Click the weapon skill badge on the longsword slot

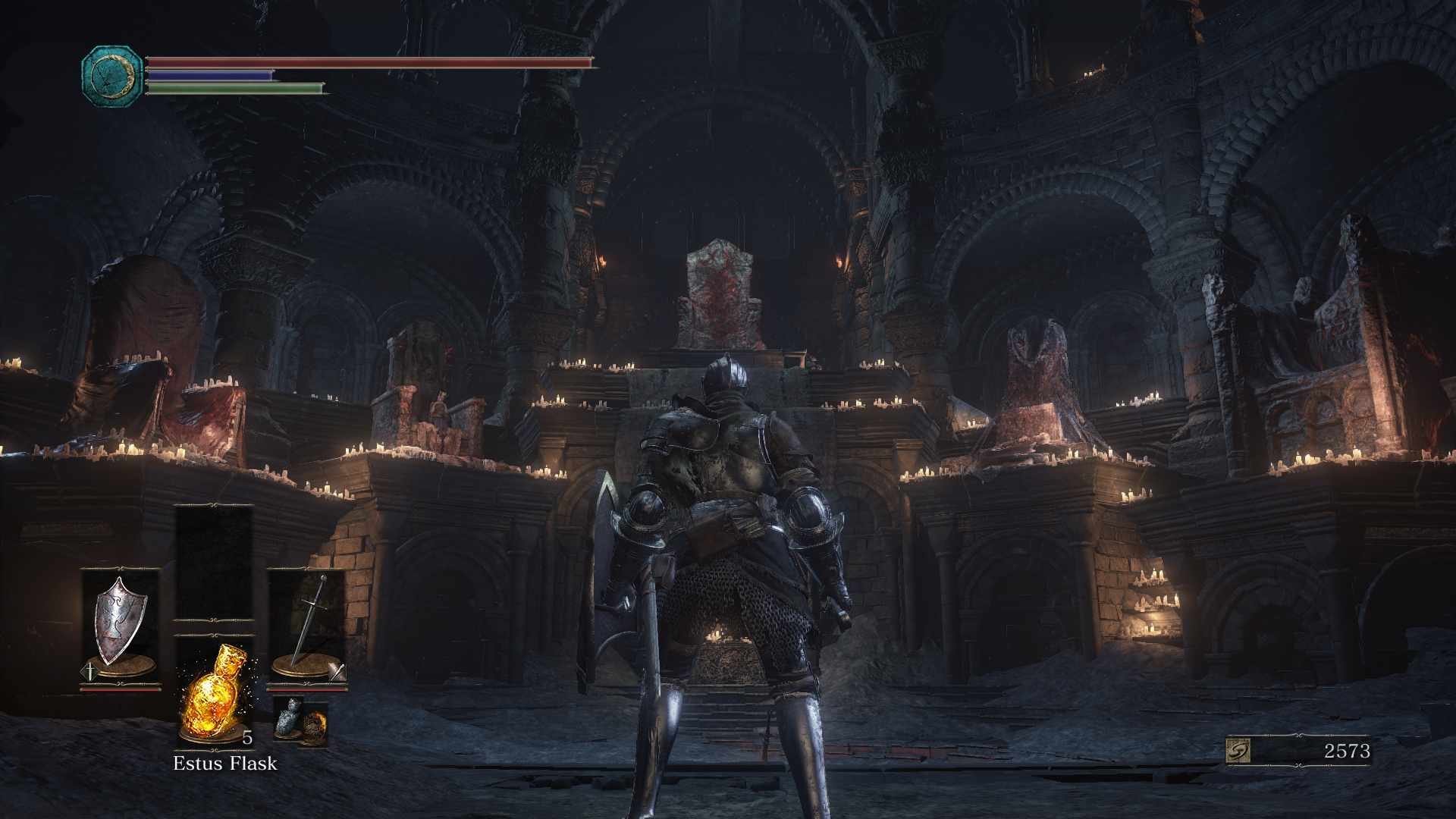click(x=337, y=671)
